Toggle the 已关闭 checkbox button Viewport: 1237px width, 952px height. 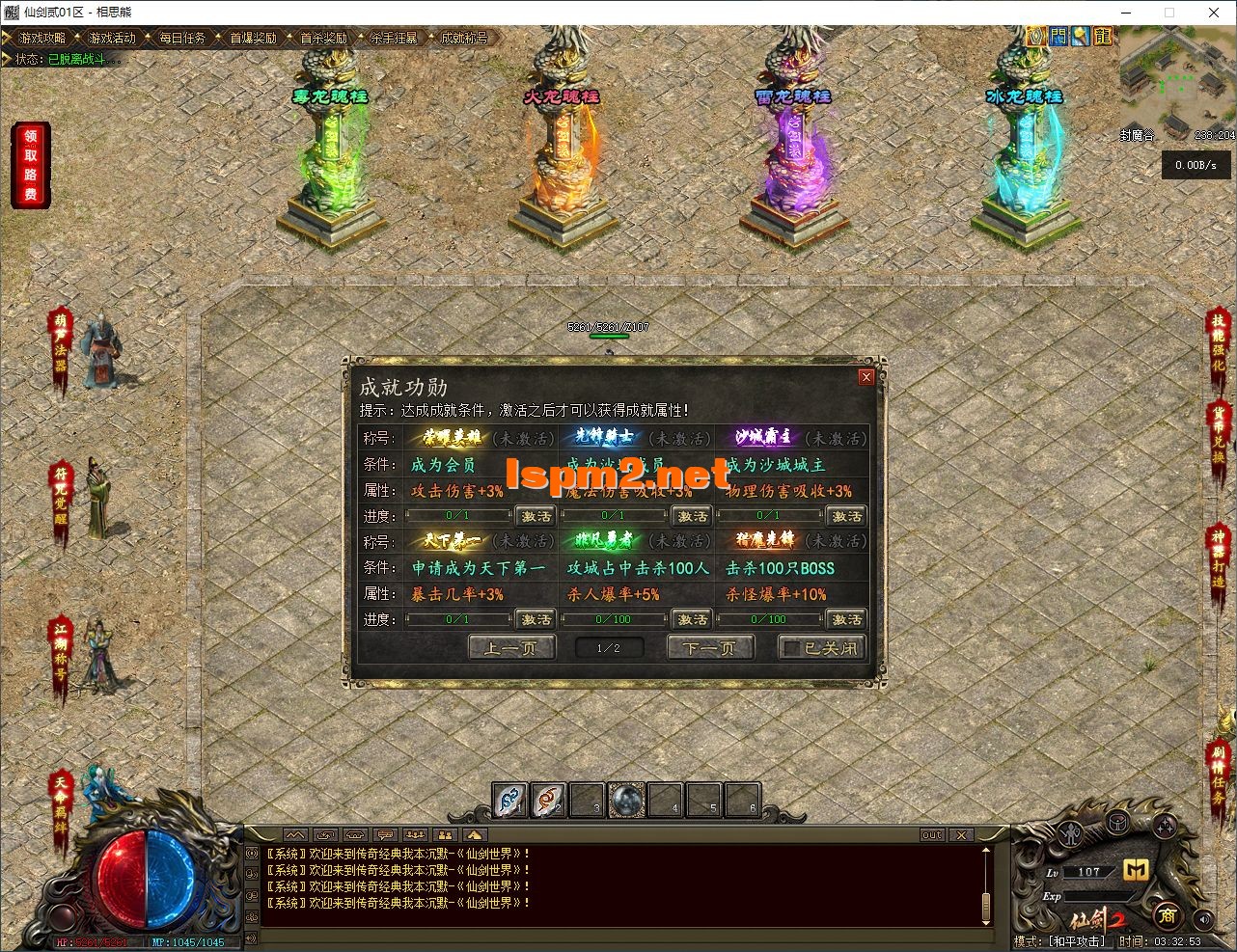click(x=821, y=648)
